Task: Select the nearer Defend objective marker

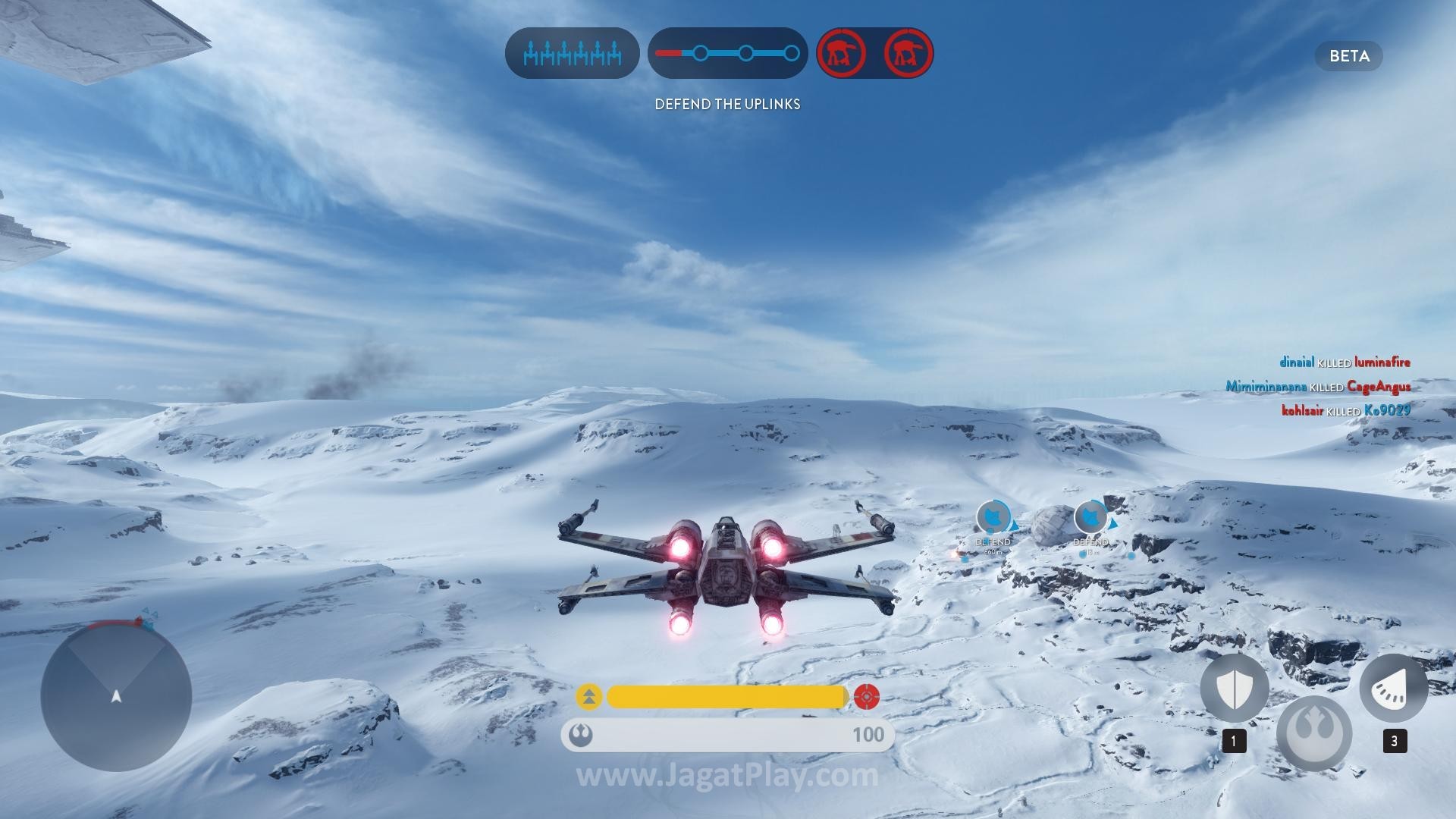Action: tap(1090, 519)
